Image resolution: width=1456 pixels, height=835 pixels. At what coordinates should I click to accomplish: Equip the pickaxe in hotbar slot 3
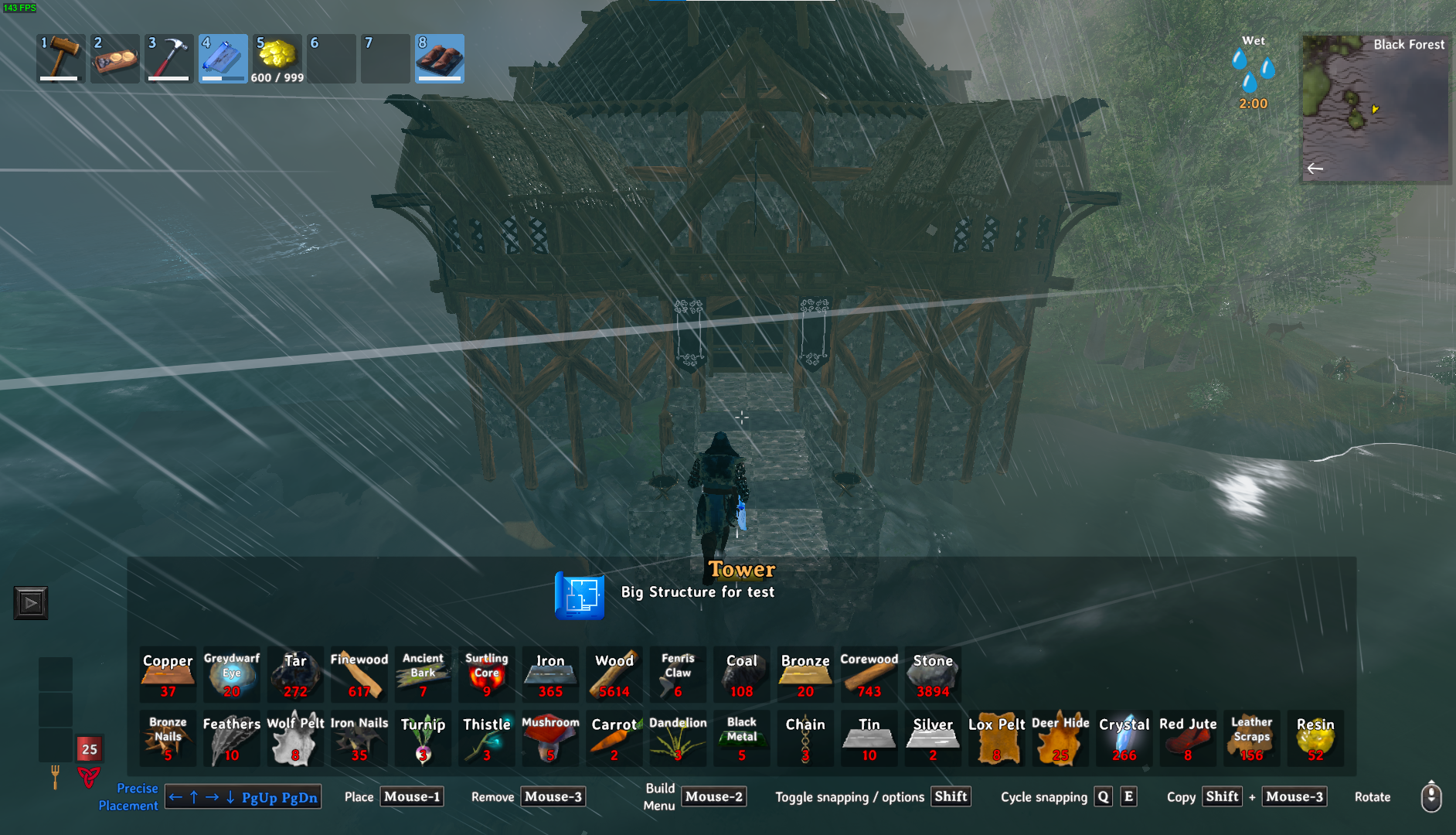point(169,58)
